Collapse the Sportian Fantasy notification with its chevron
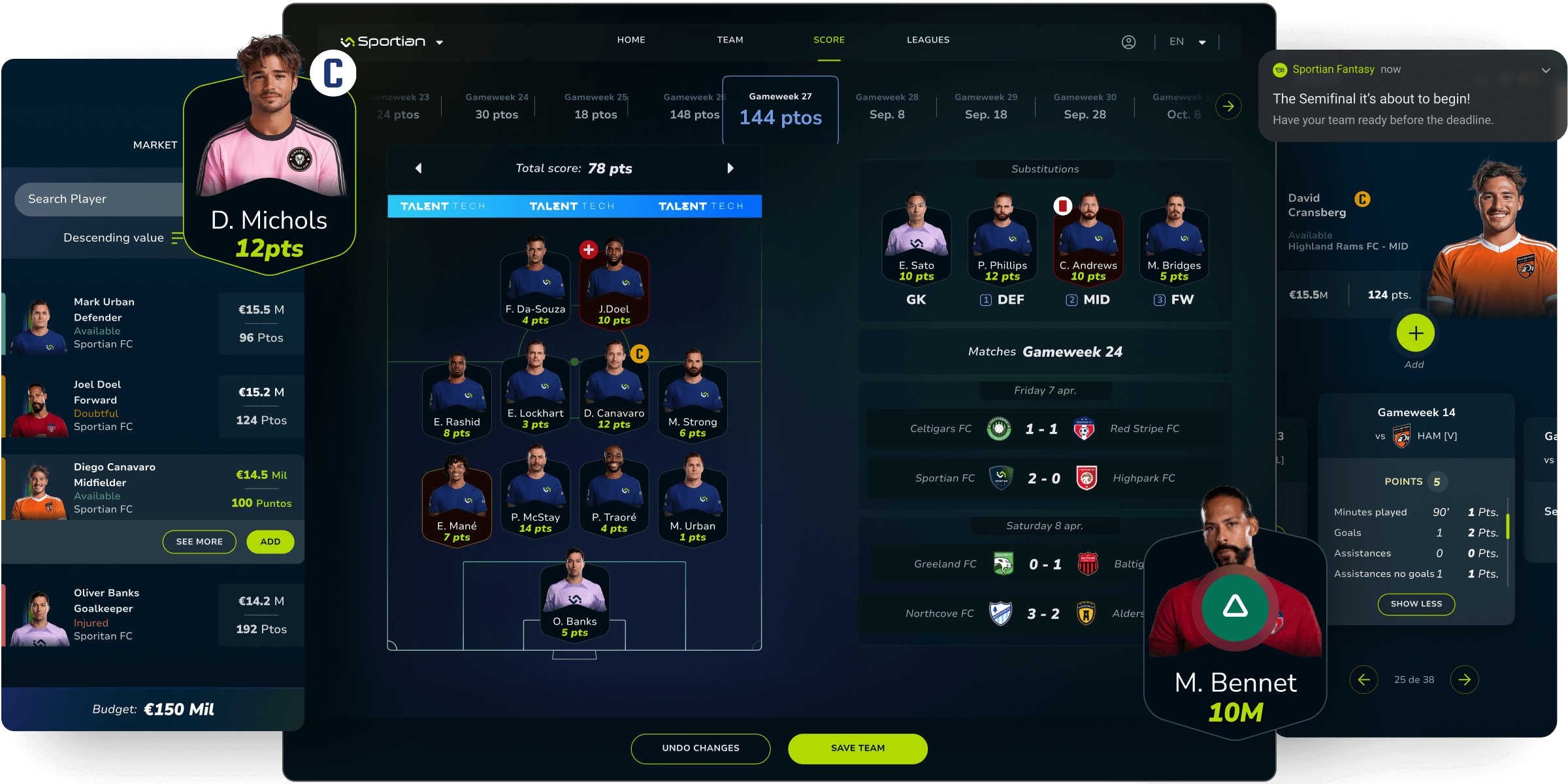 1546,70
